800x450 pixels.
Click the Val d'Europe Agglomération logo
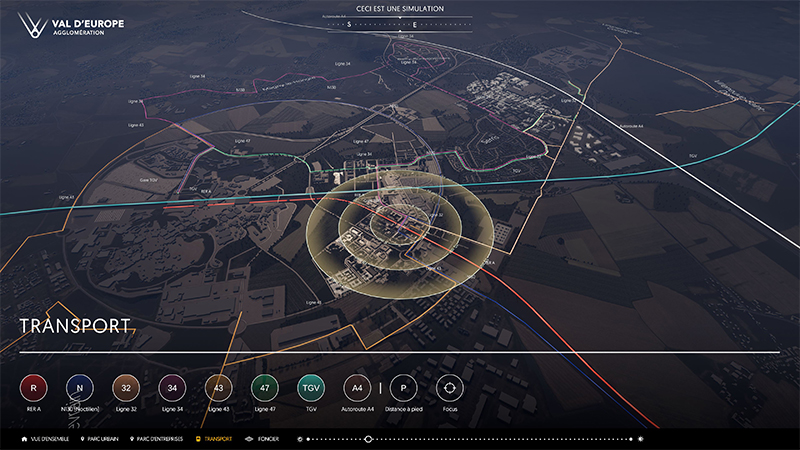point(64,26)
